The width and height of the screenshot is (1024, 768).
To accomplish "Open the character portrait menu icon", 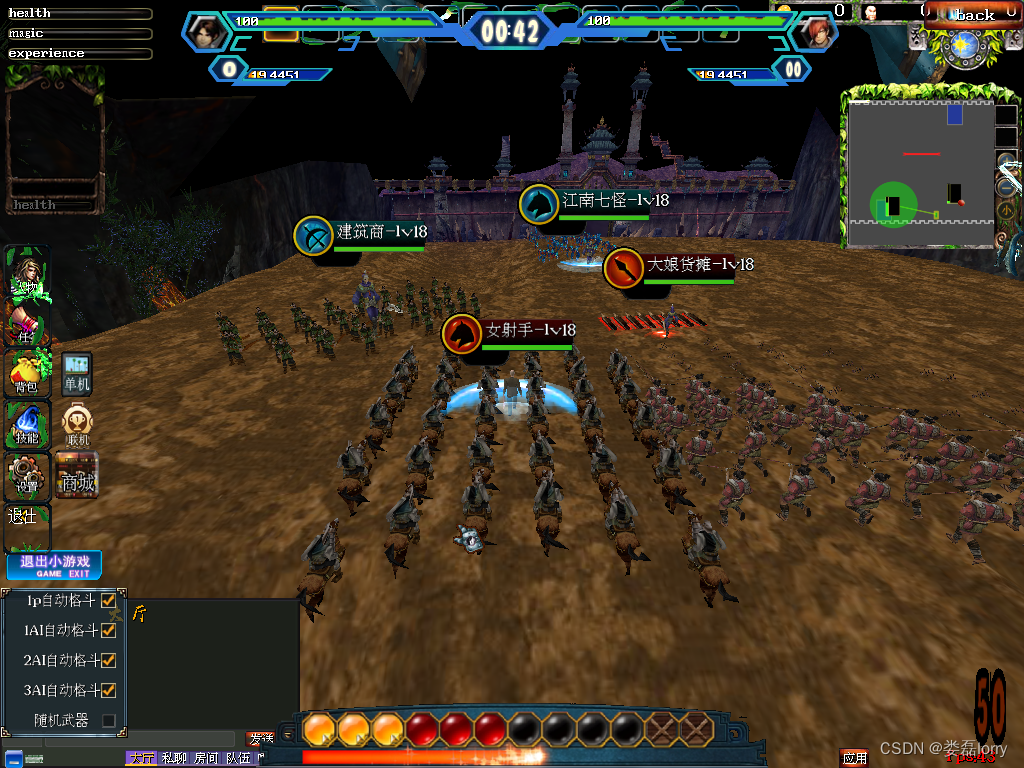I will [x=26, y=274].
